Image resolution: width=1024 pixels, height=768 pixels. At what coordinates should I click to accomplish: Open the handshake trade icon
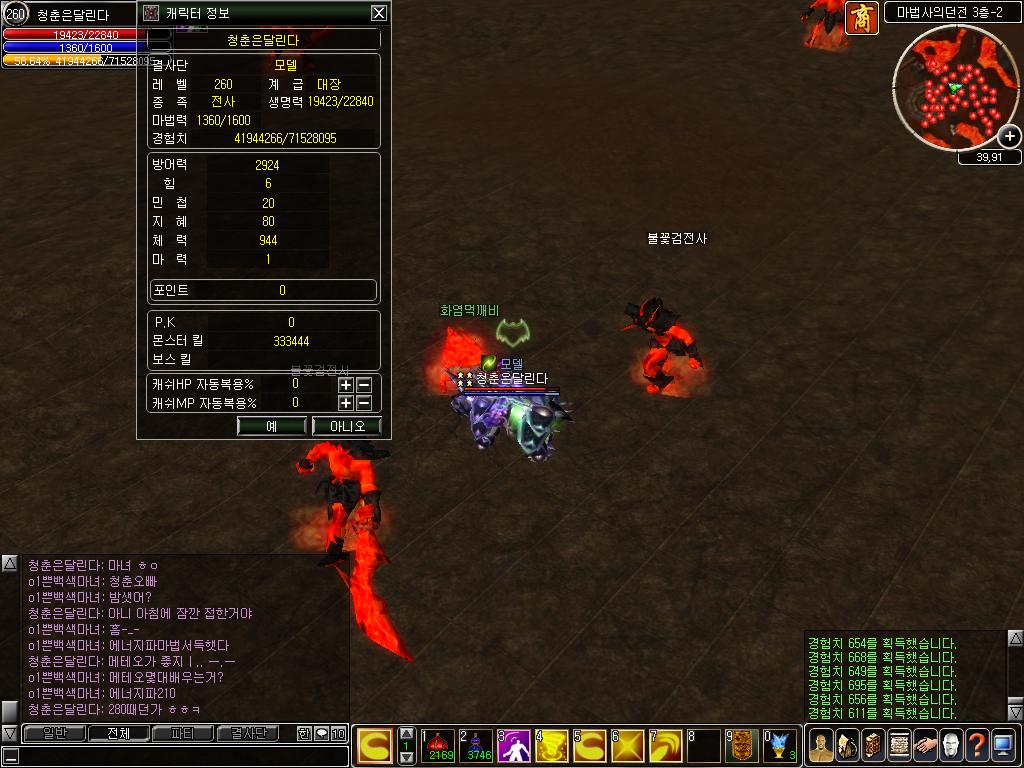click(x=925, y=745)
